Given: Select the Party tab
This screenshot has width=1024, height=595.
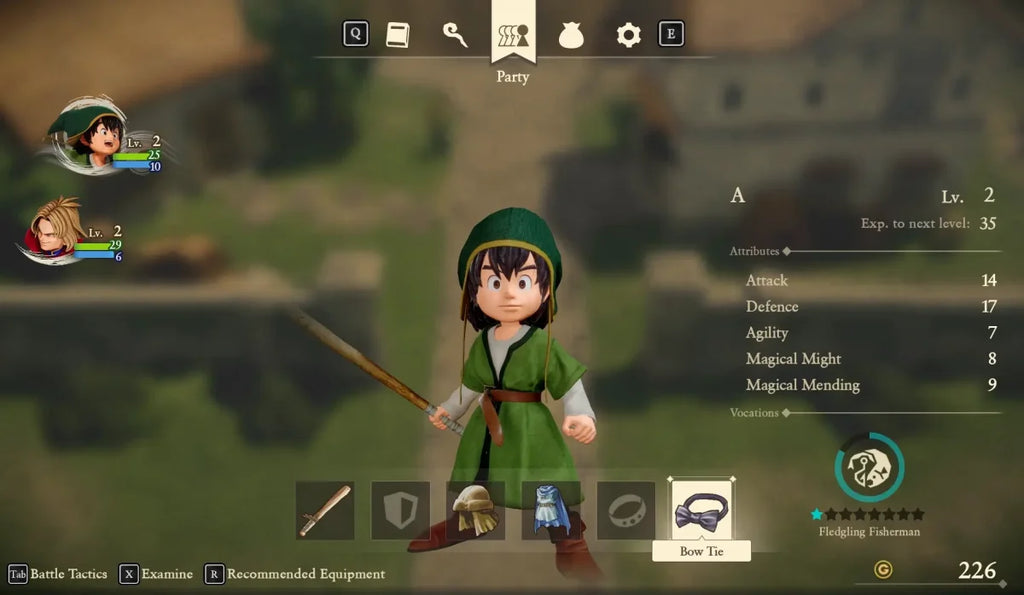Looking at the screenshot, I should (513, 35).
